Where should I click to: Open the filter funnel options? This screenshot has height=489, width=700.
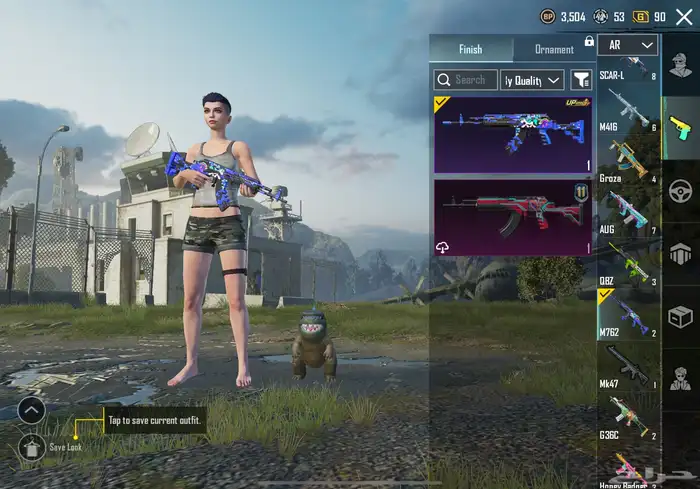581,80
